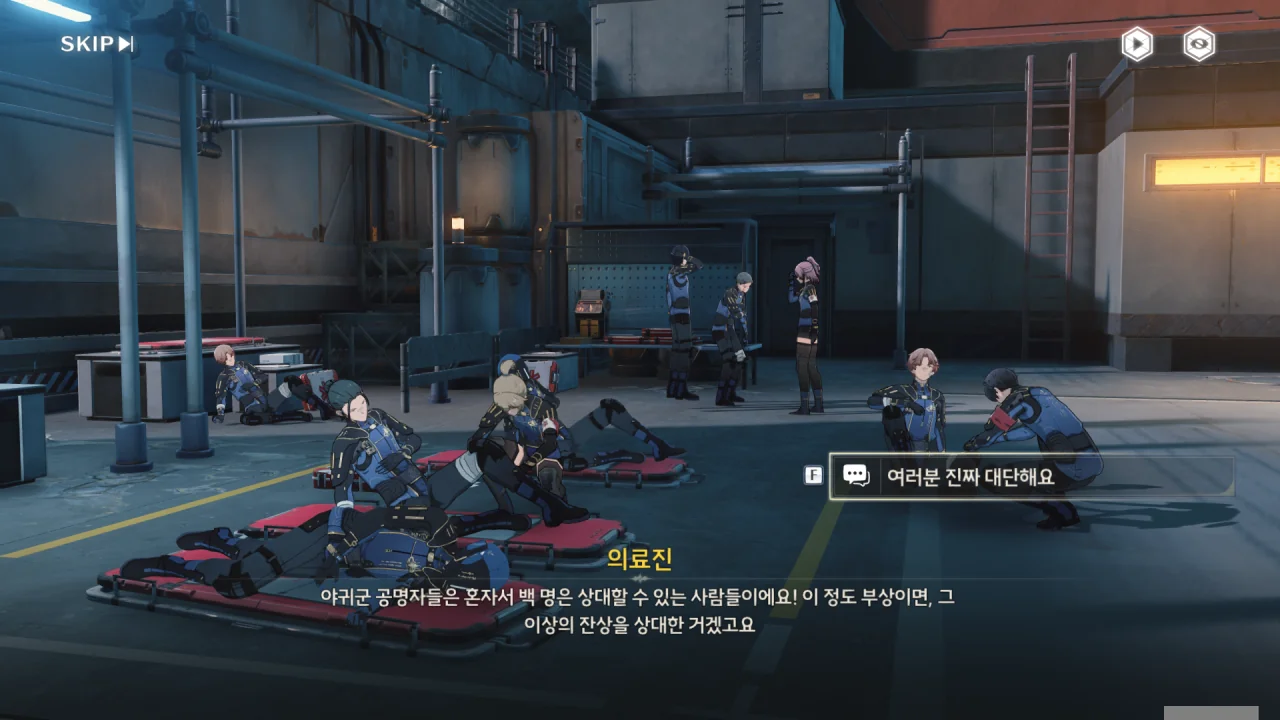1280x720 pixels.
Task: Toggle auto-play for the dialogue
Action: pyautogui.click(x=1137, y=44)
